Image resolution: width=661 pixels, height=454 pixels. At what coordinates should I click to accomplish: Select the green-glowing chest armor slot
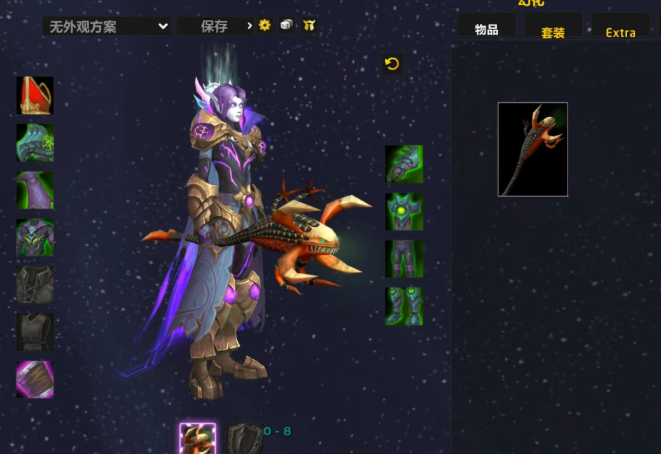tap(35, 238)
